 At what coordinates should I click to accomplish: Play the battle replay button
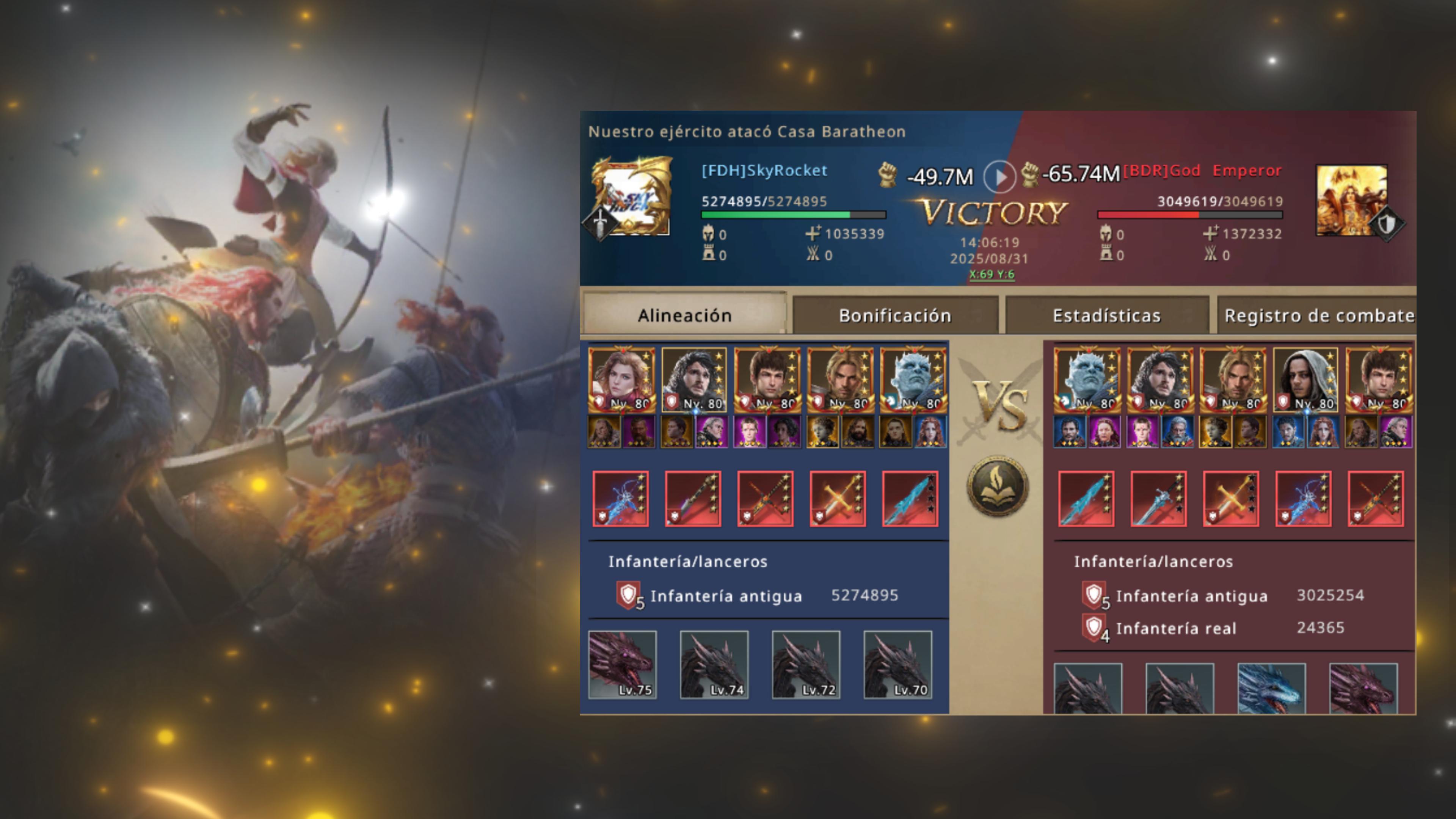(999, 177)
